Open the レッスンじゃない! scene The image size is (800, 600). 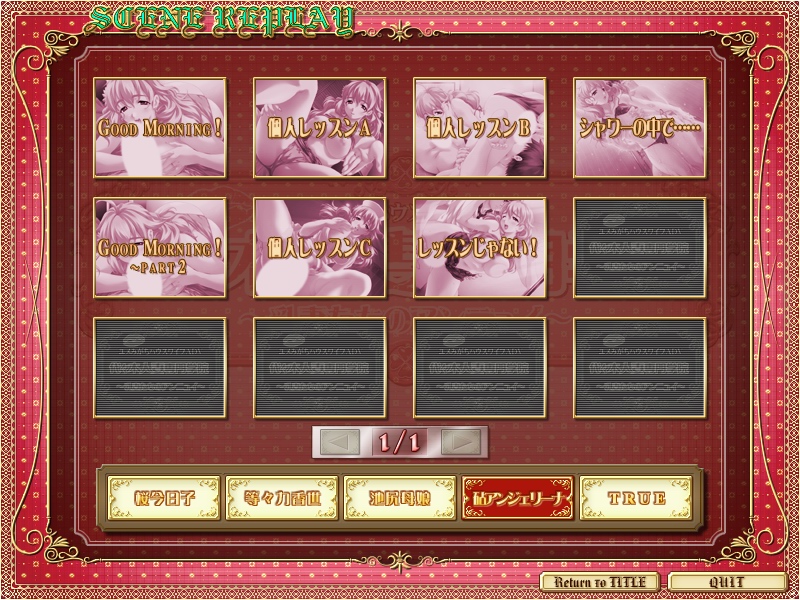[480, 247]
